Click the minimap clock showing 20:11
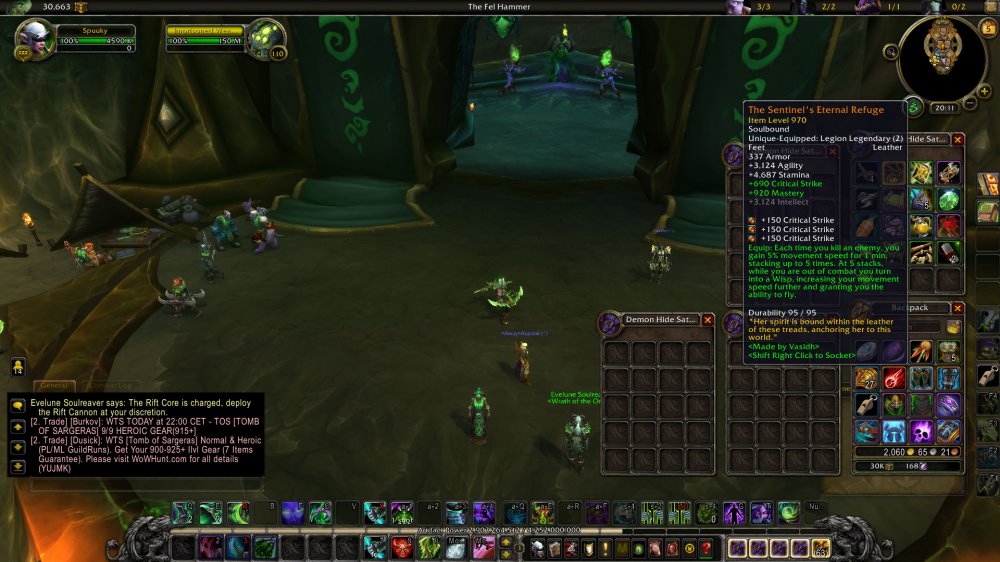1000x562 pixels. point(943,108)
